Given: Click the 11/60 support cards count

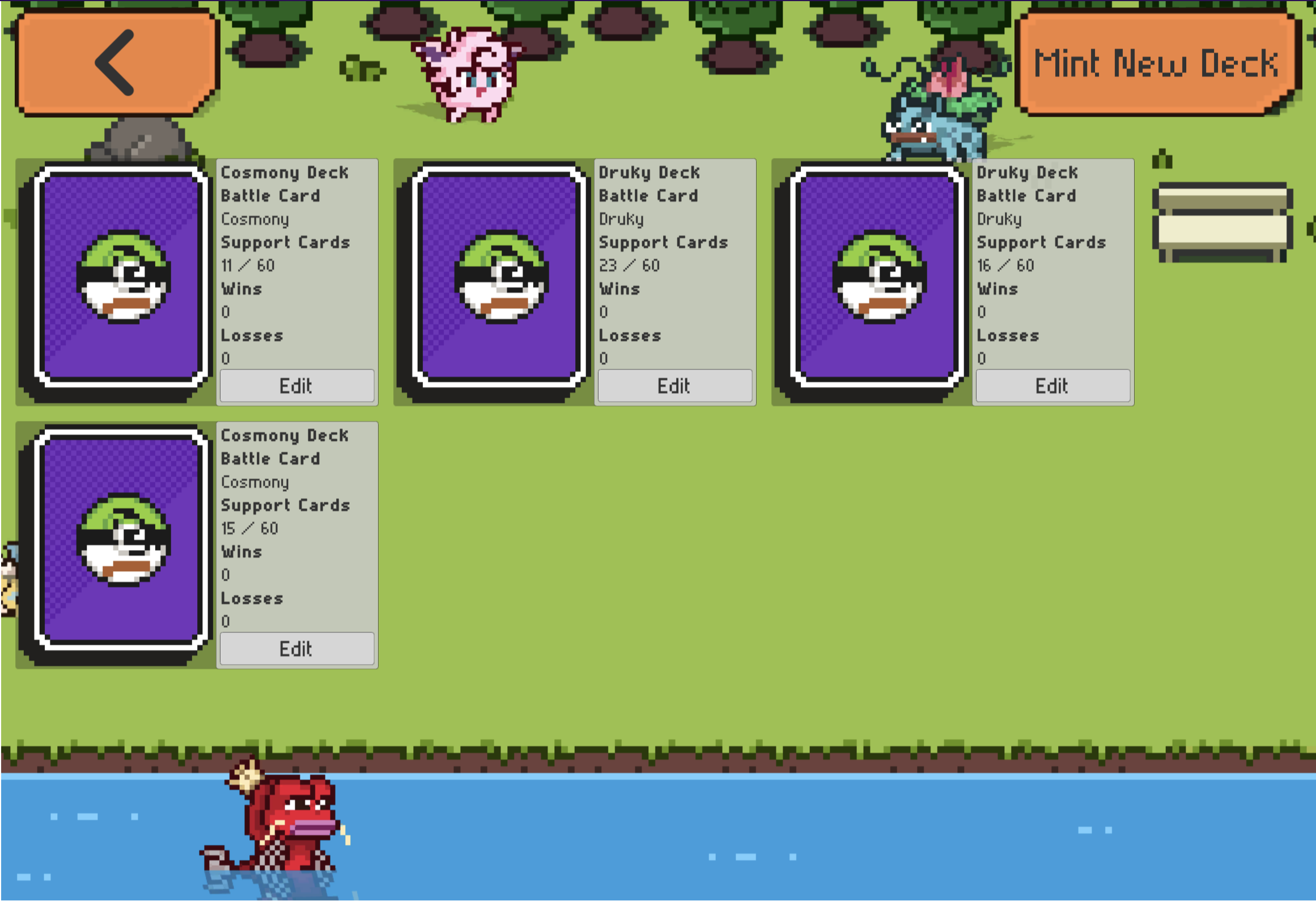Looking at the screenshot, I should [248, 265].
